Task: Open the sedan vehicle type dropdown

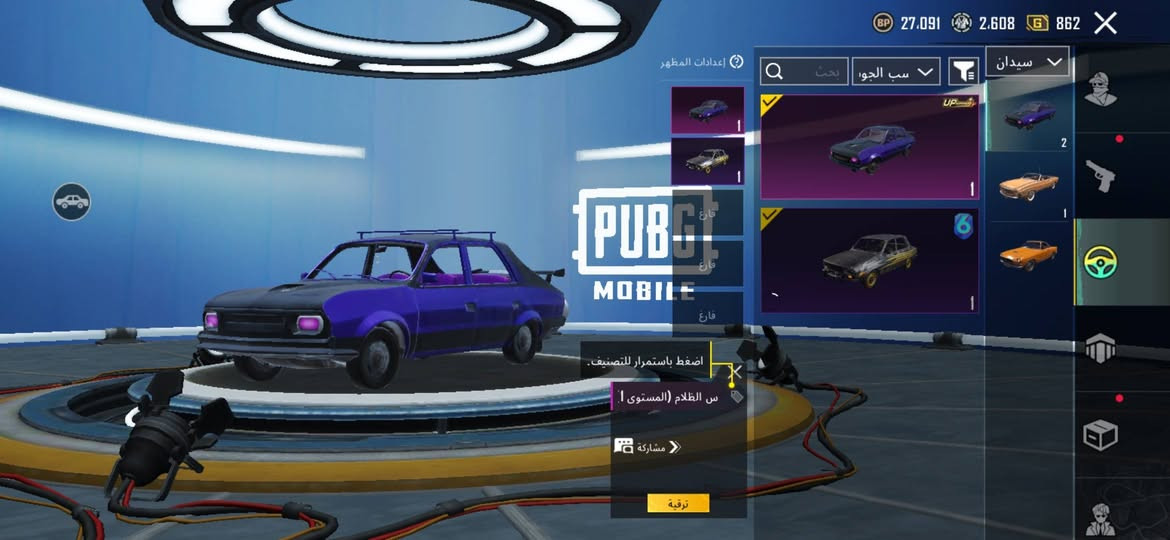Action: click(x=1027, y=62)
